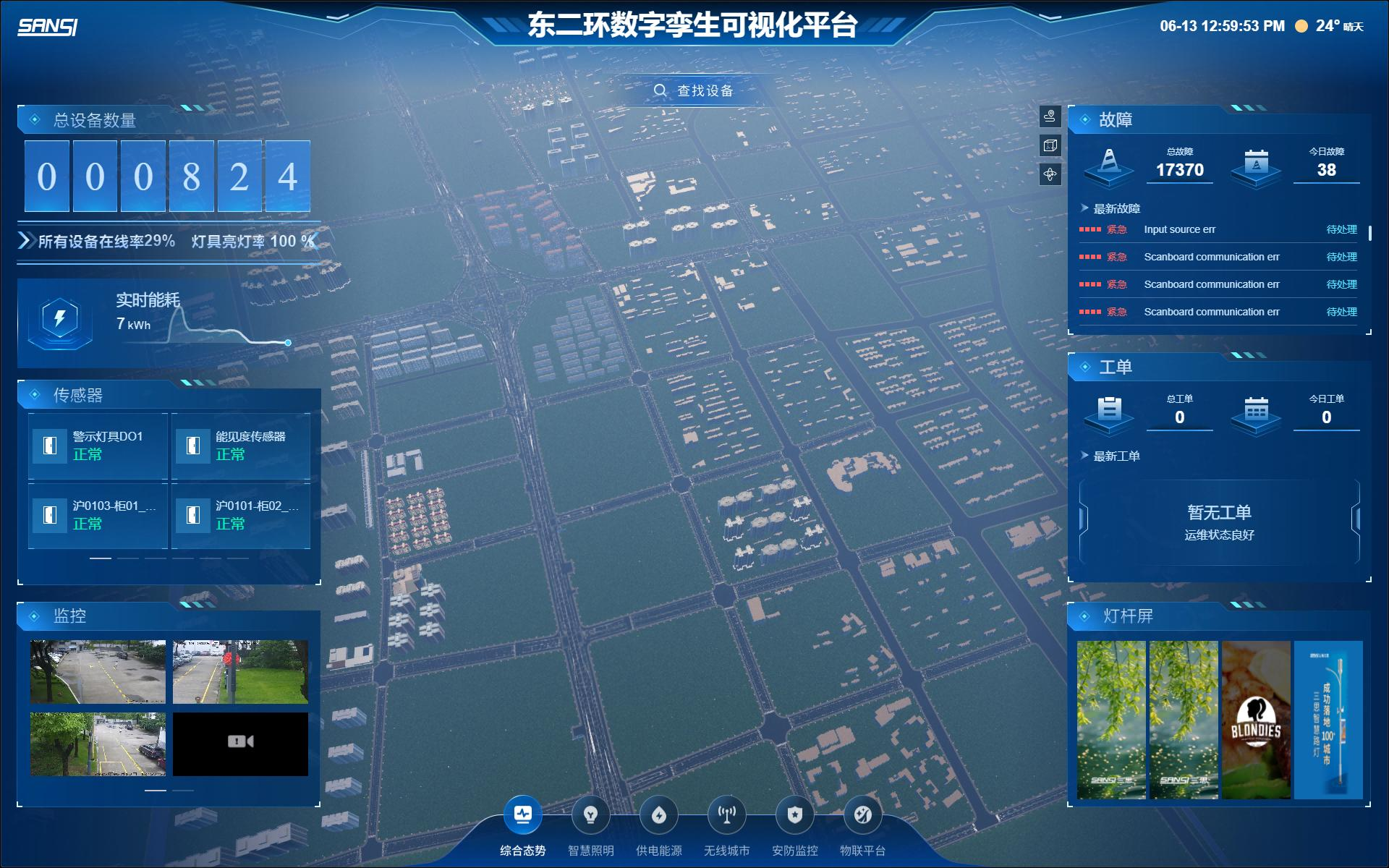This screenshot has width=1389, height=868.
Task: Open the 供电能源 power-drop icon
Action: (x=658, y=813)
